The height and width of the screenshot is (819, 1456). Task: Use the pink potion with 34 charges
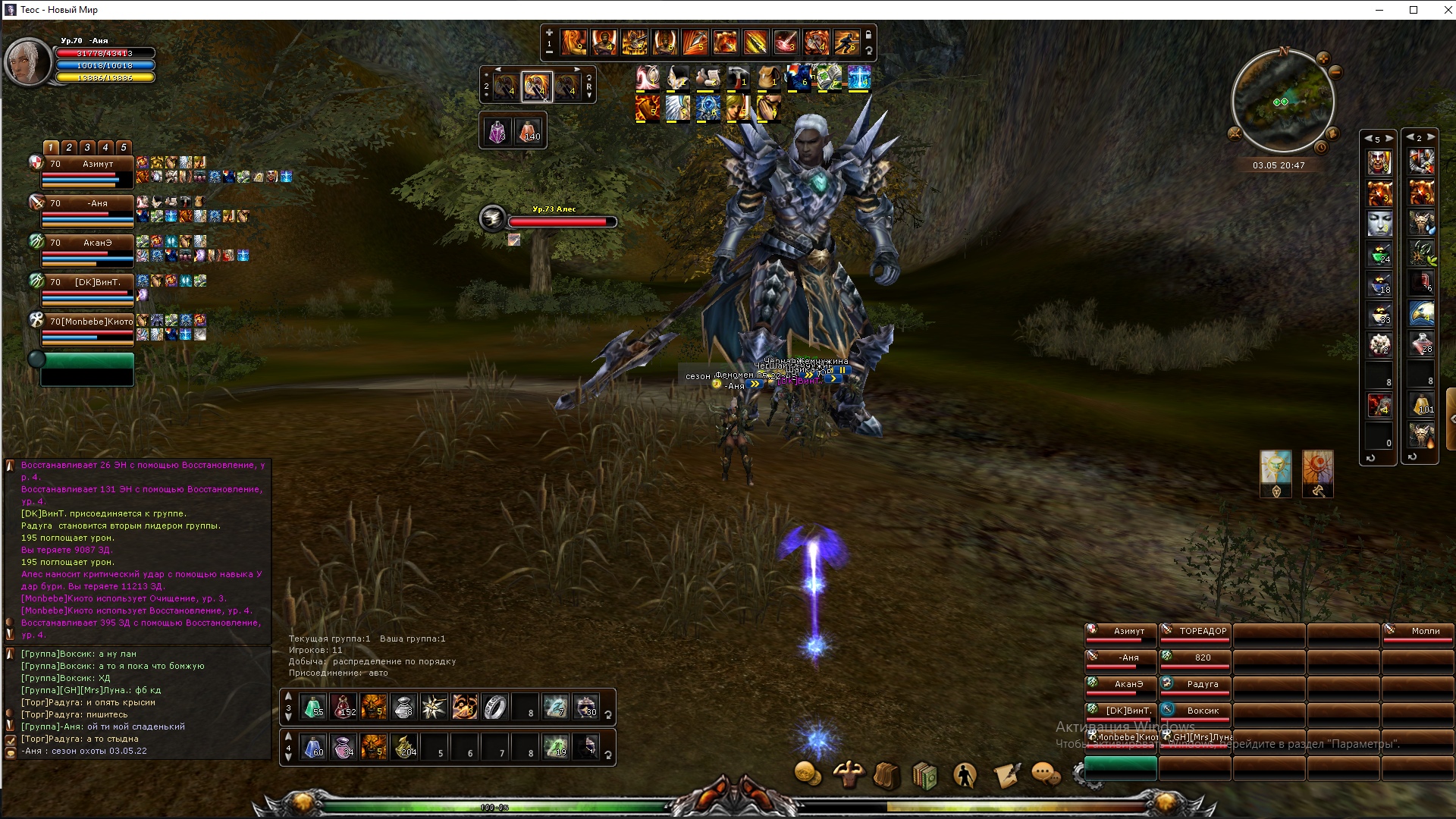pyautogui.click(x=344, y=747)
